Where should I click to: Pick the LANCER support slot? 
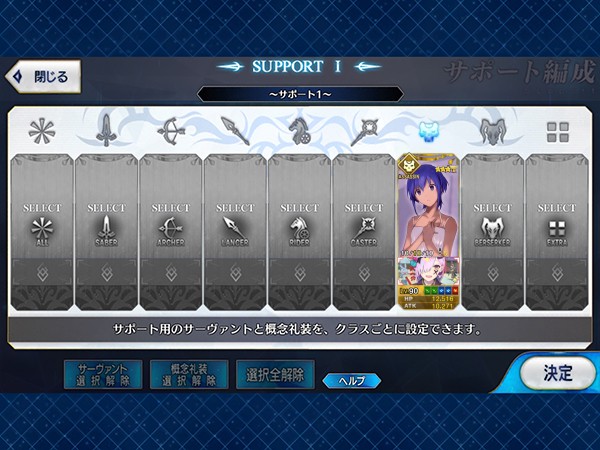(235, 230)
